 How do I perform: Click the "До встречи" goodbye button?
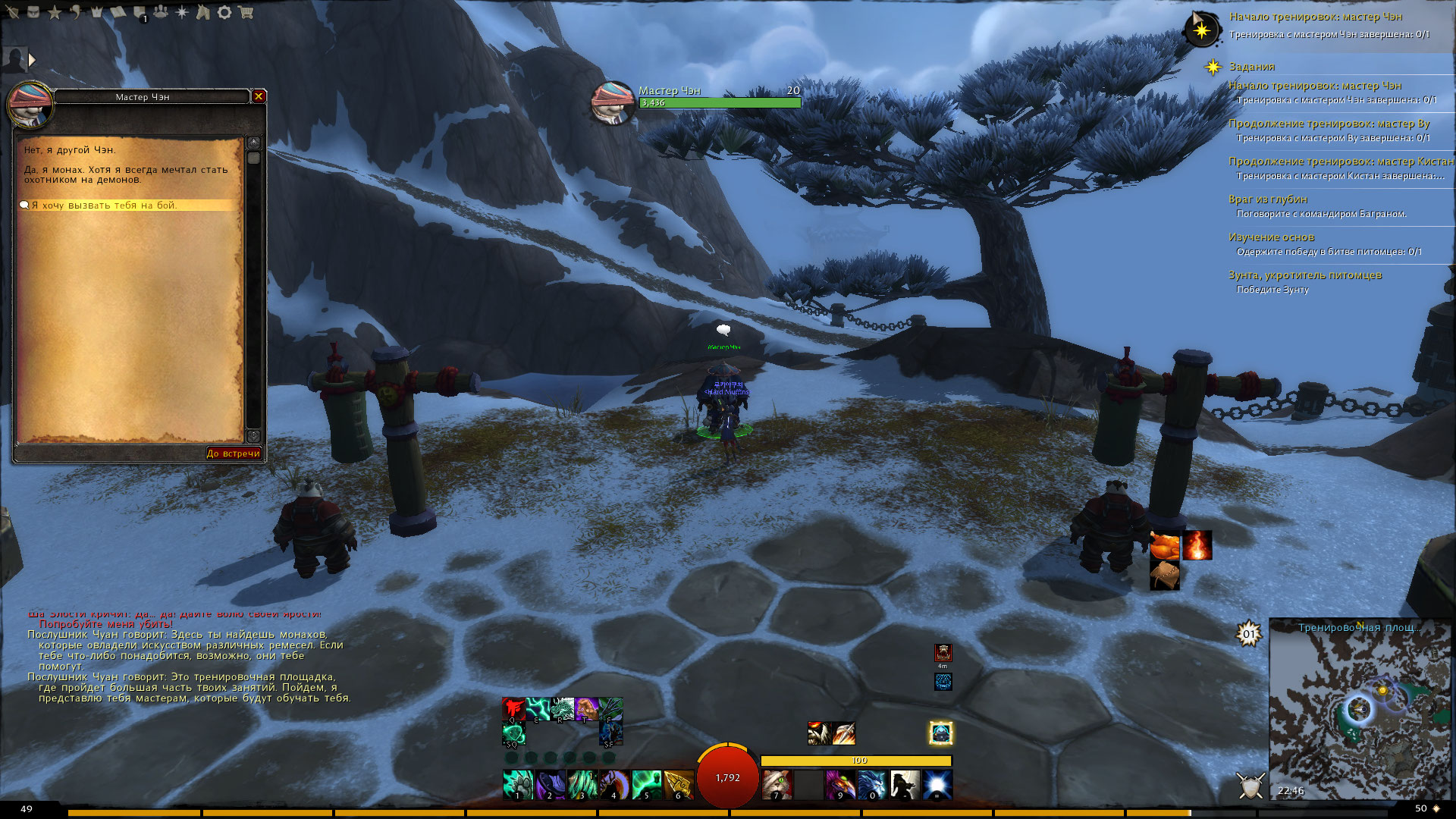[x=234, y=453]
